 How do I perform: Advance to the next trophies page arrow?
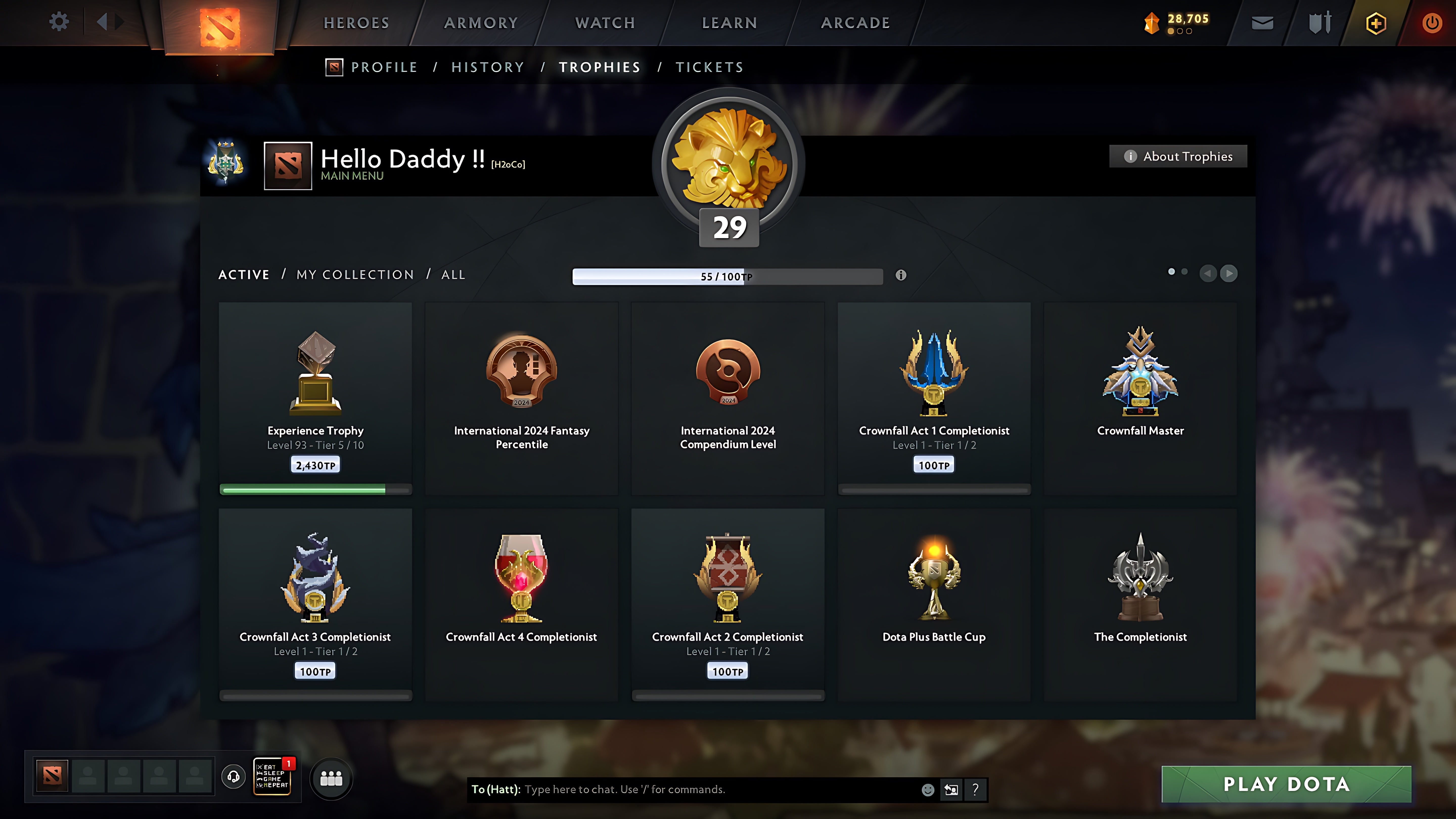[x=1229, y=274]
